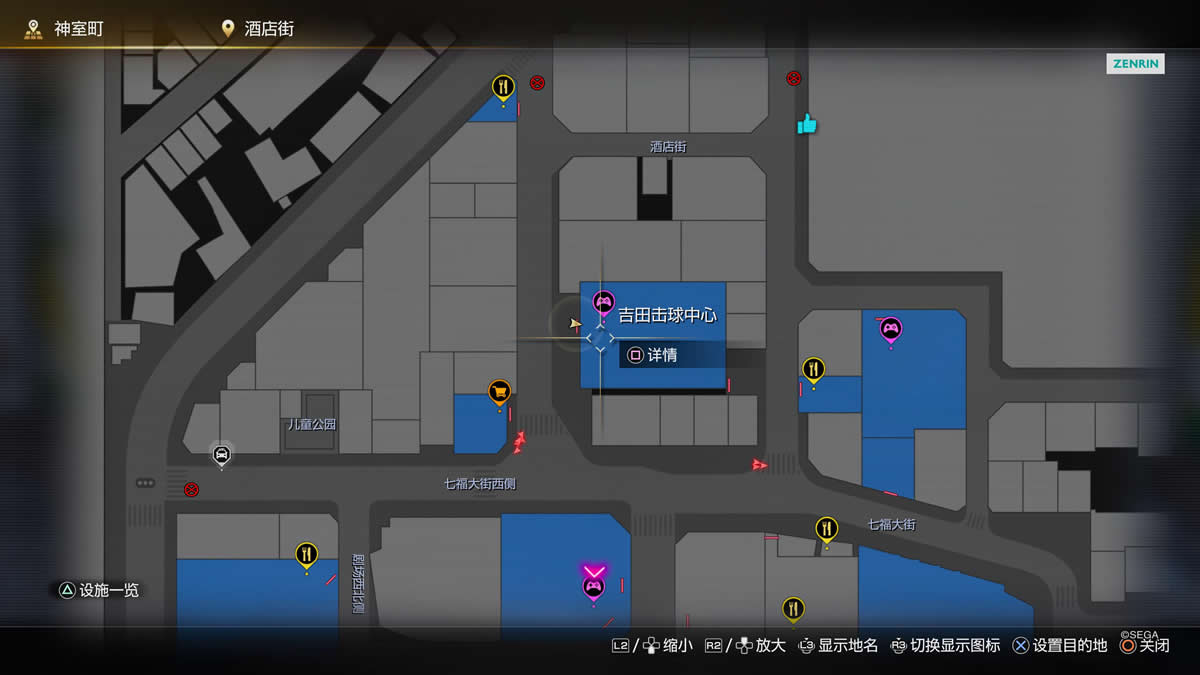Open the 设施一览 facility list
This screenshot has height=675, width=1200.
(98, 590)
